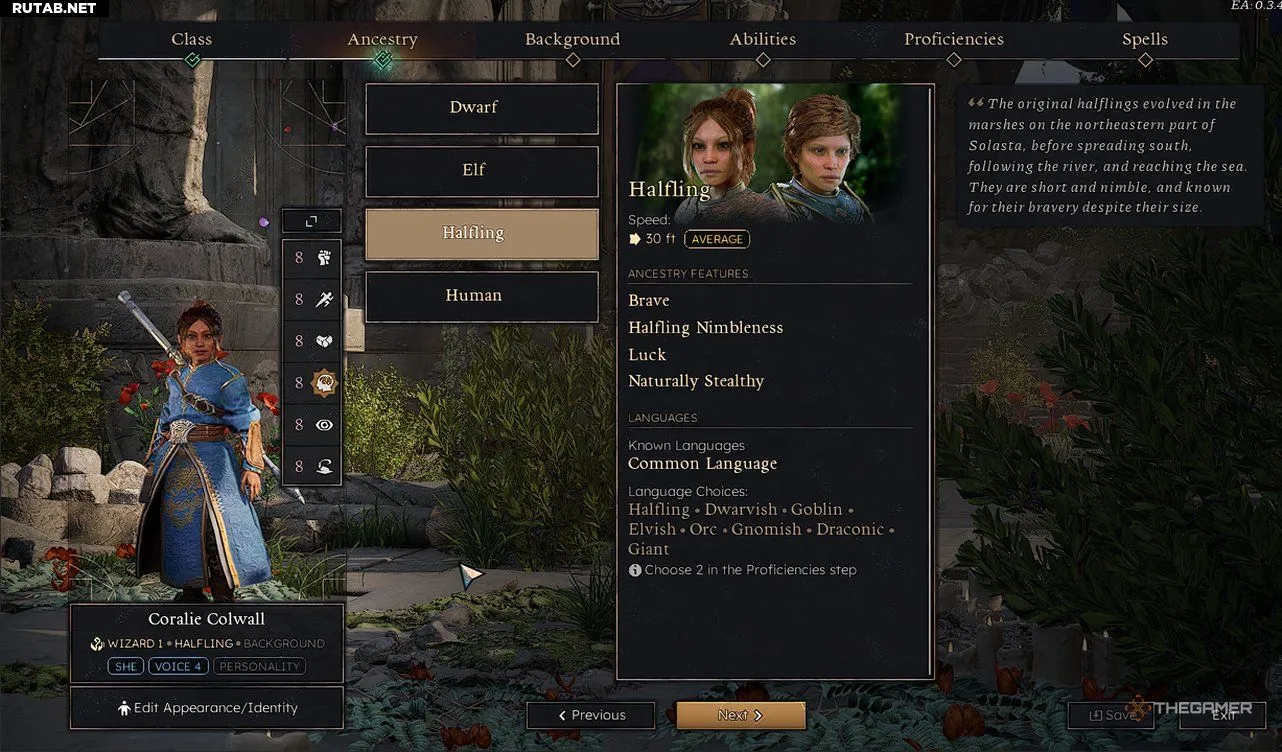The width and height of the screenshot is (1282, 752).
Task: Select the Abilities tab
Action: coord(762,40)
